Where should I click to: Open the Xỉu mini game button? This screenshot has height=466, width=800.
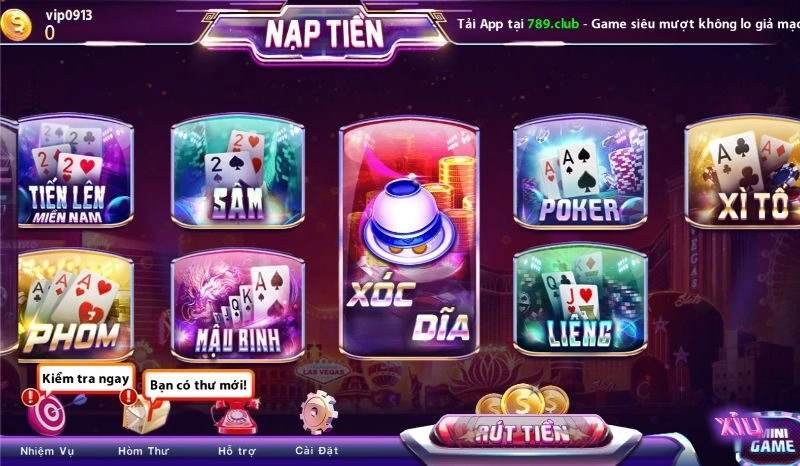(x=756, y=436)
